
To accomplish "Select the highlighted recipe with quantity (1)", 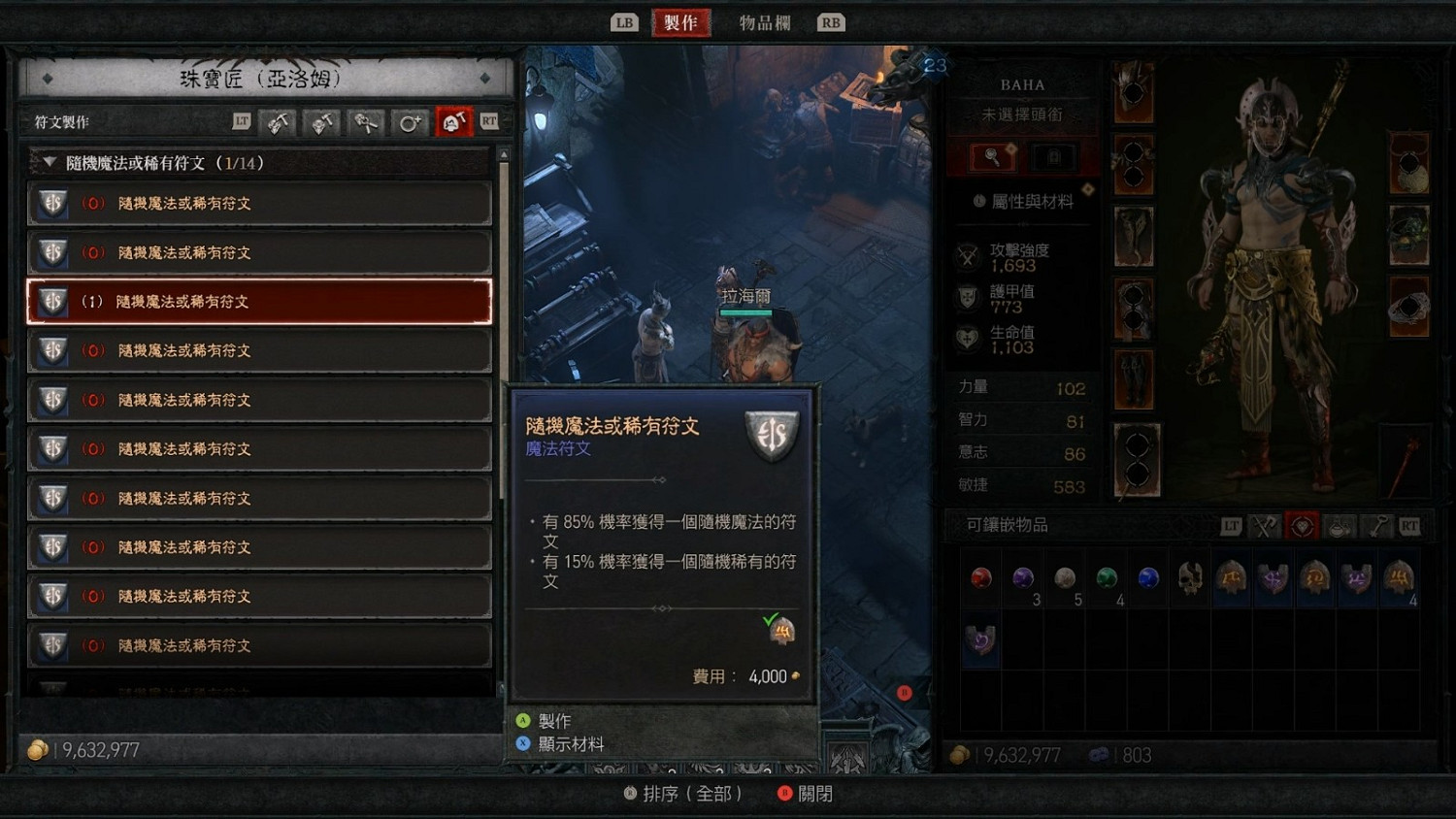I will (259, 301).
